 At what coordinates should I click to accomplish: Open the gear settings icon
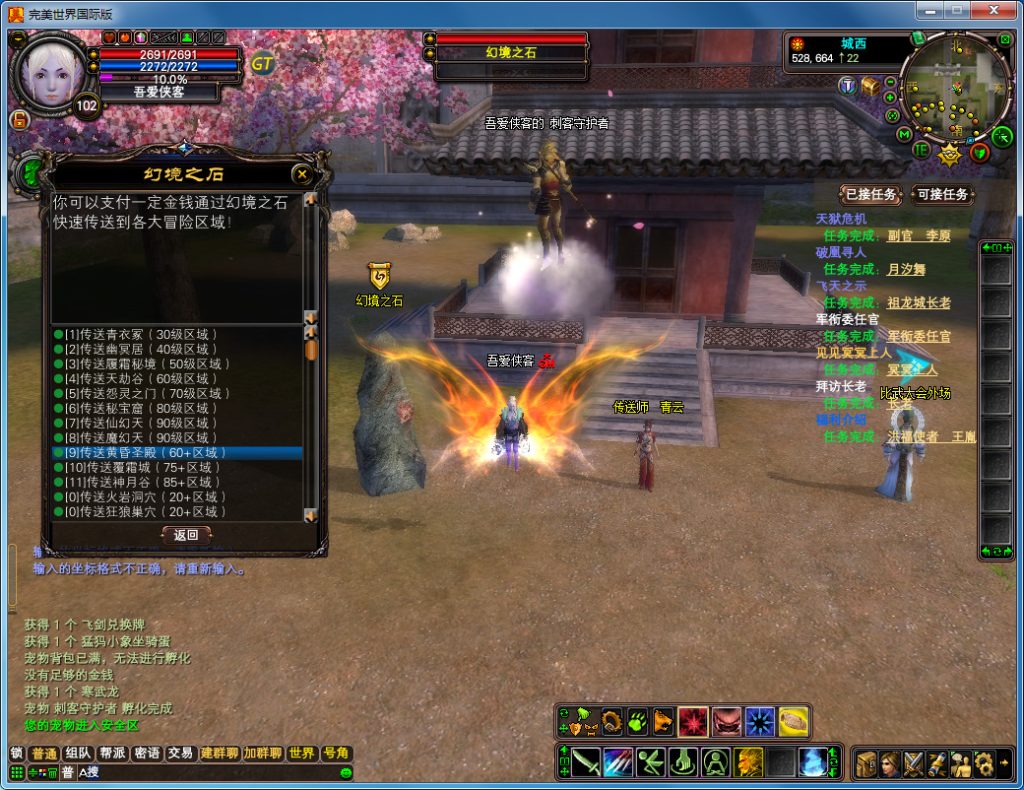(983, 764)
